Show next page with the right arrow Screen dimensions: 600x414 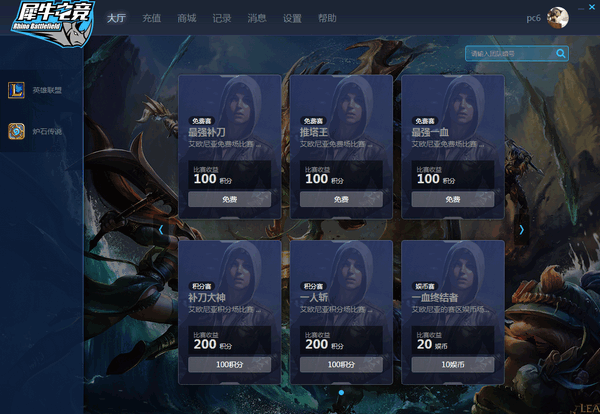coord(520,229)
